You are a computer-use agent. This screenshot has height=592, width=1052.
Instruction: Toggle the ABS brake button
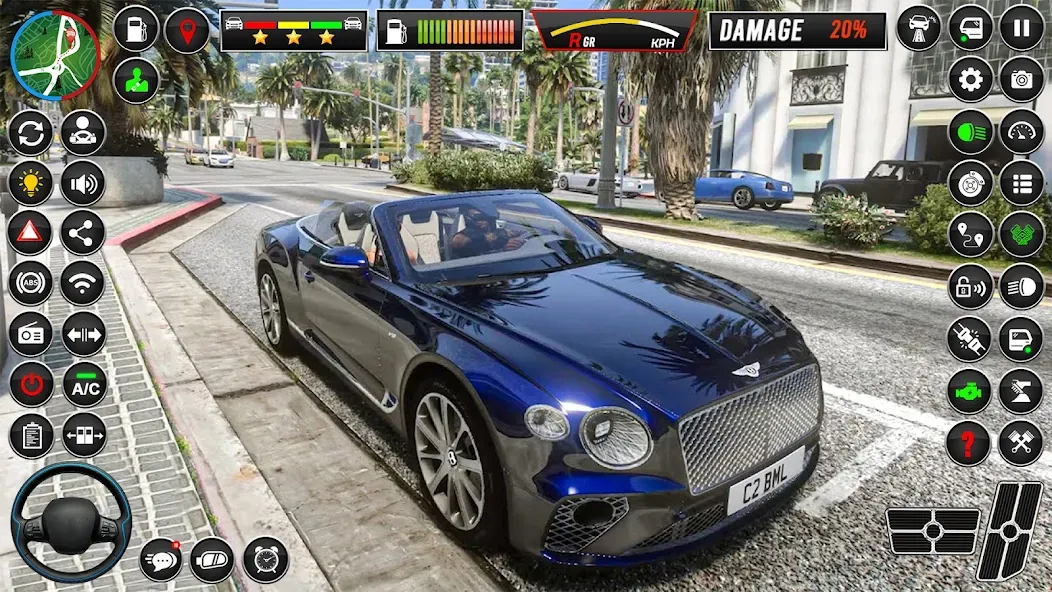pyautogui.click(x=30, y=283)
